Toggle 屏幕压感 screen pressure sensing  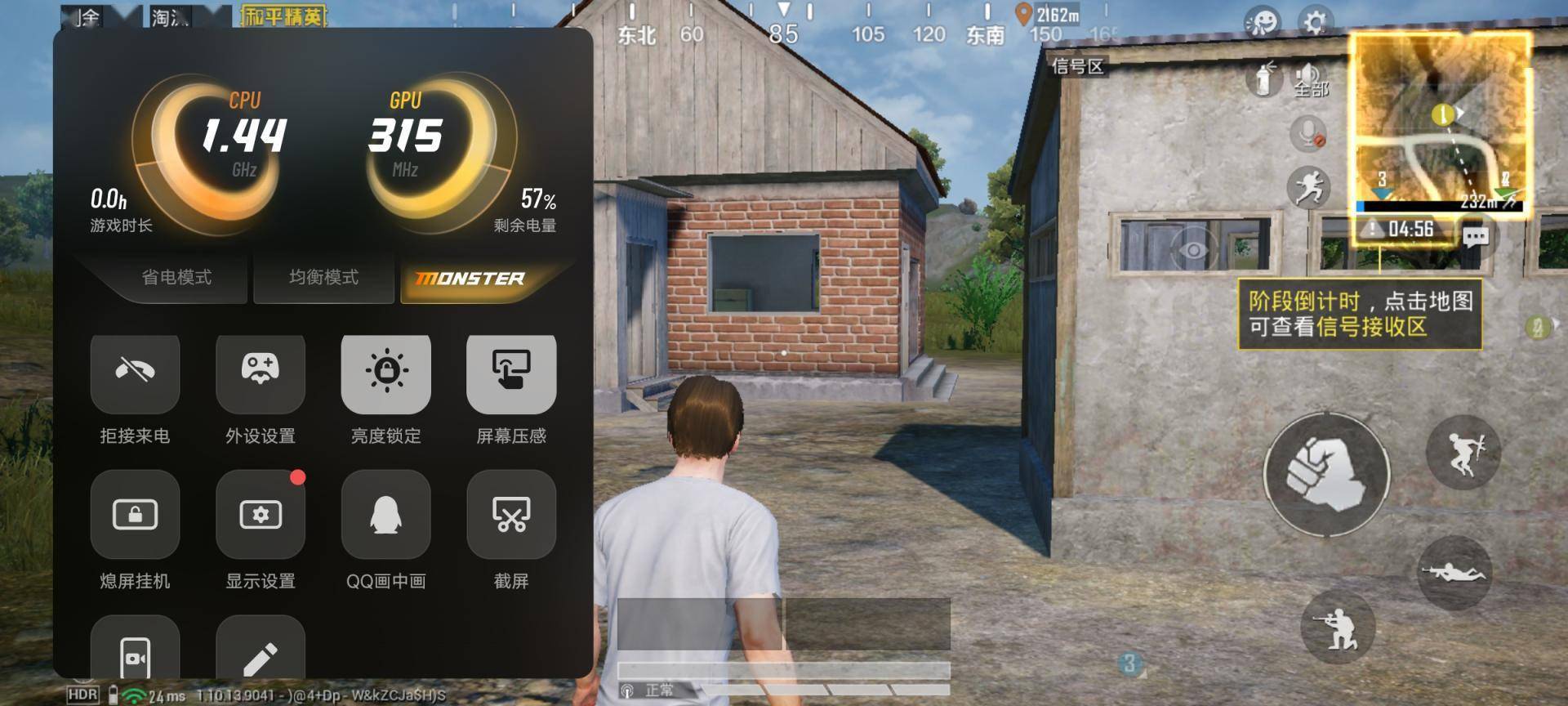[511, 372]
